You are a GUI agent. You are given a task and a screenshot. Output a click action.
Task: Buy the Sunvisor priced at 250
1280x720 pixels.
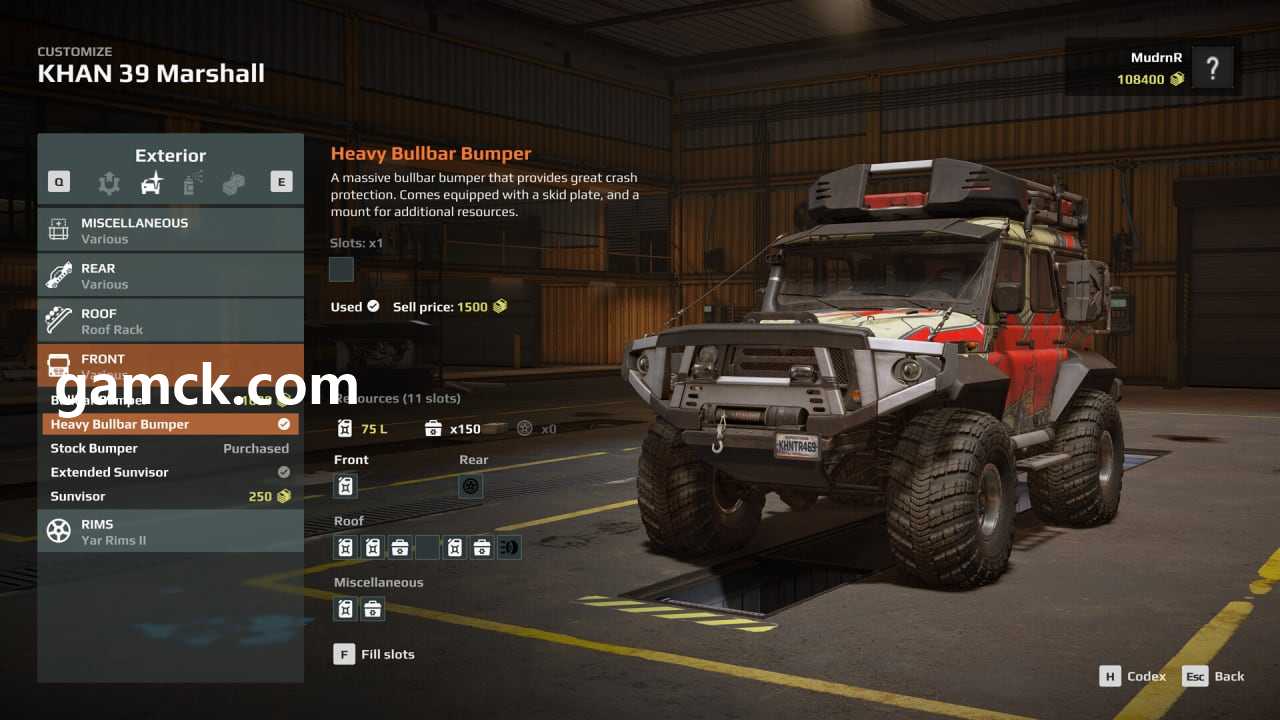170,496
